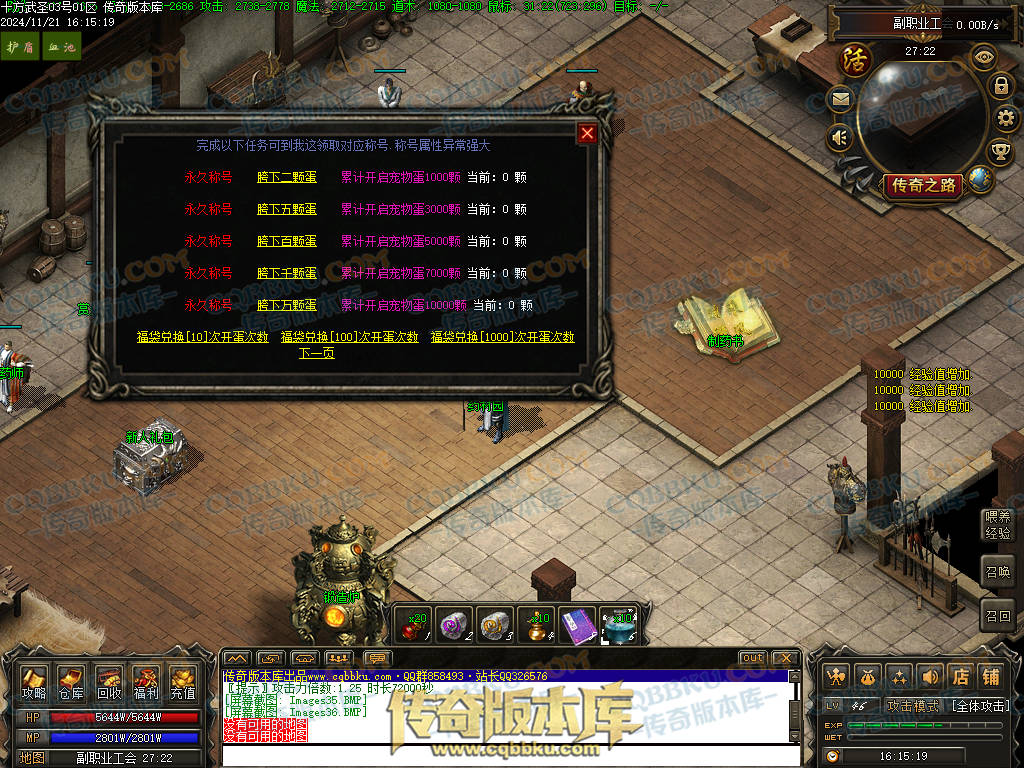Exchange lucky bag for [10] egg openings

[203, 337]
